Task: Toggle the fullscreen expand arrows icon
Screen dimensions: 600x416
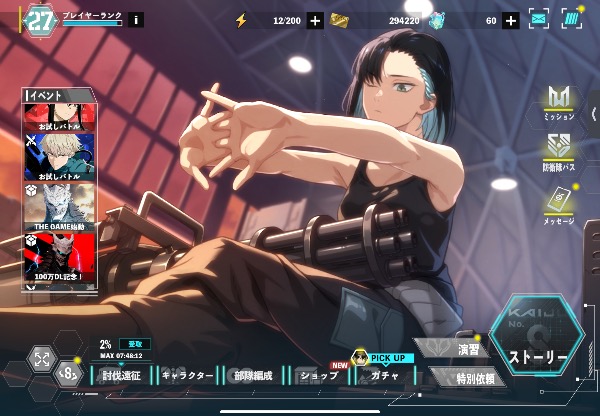Action: click(42, 359)
